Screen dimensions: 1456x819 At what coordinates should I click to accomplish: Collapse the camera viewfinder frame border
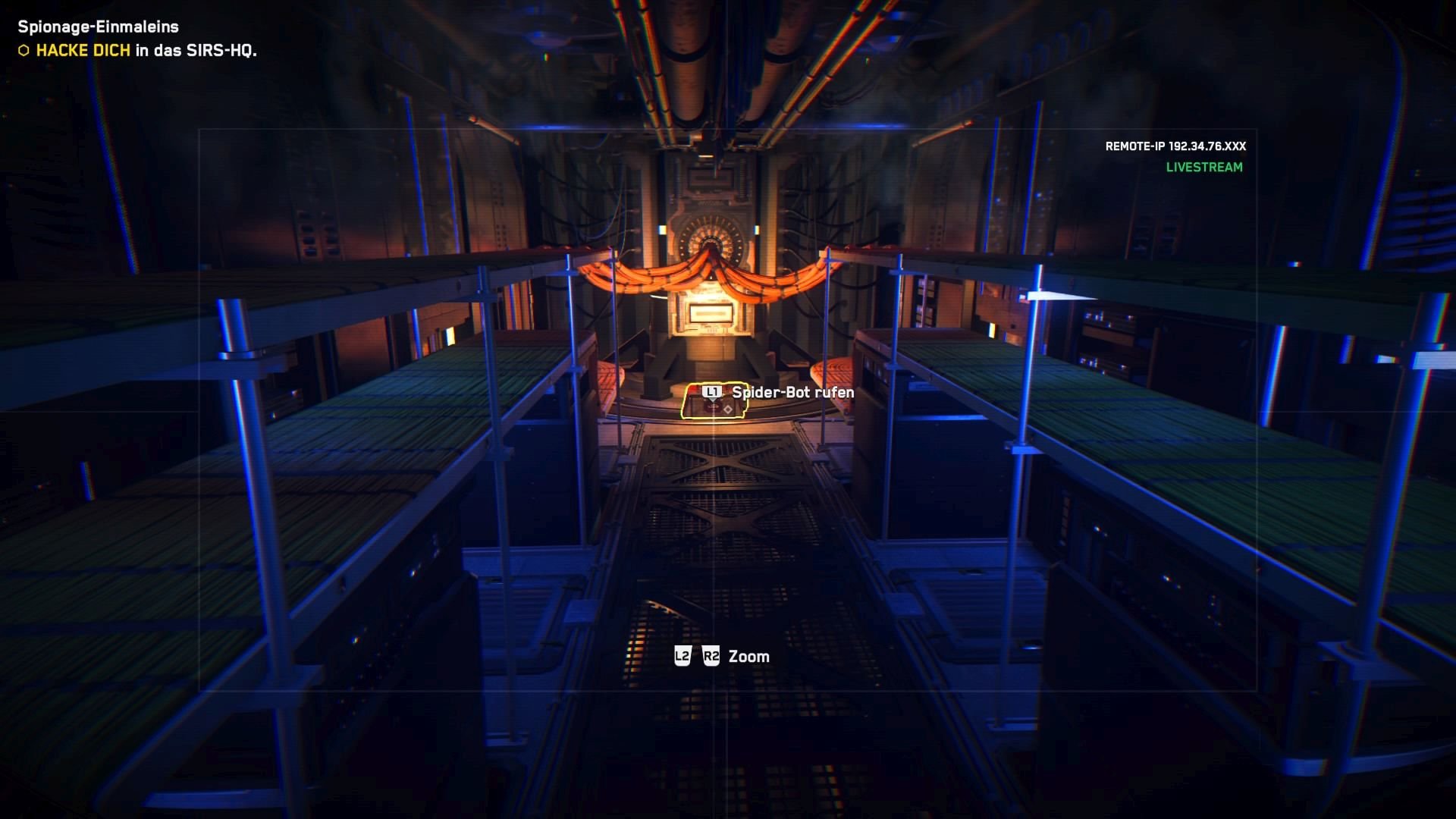(x=197, y=130)
